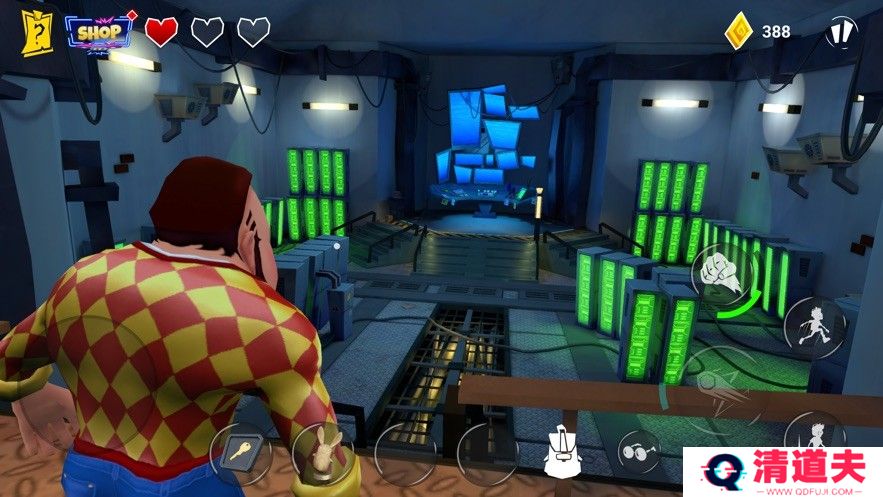
Task: Select the key item slot
Action: 241,454
